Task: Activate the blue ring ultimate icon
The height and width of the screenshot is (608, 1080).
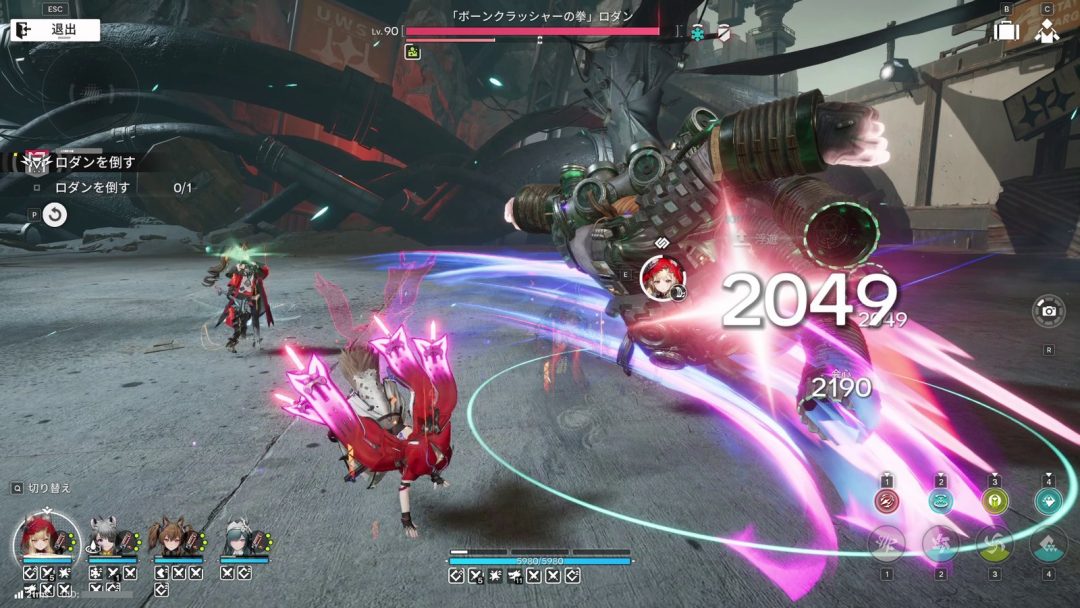Action: 940,501
